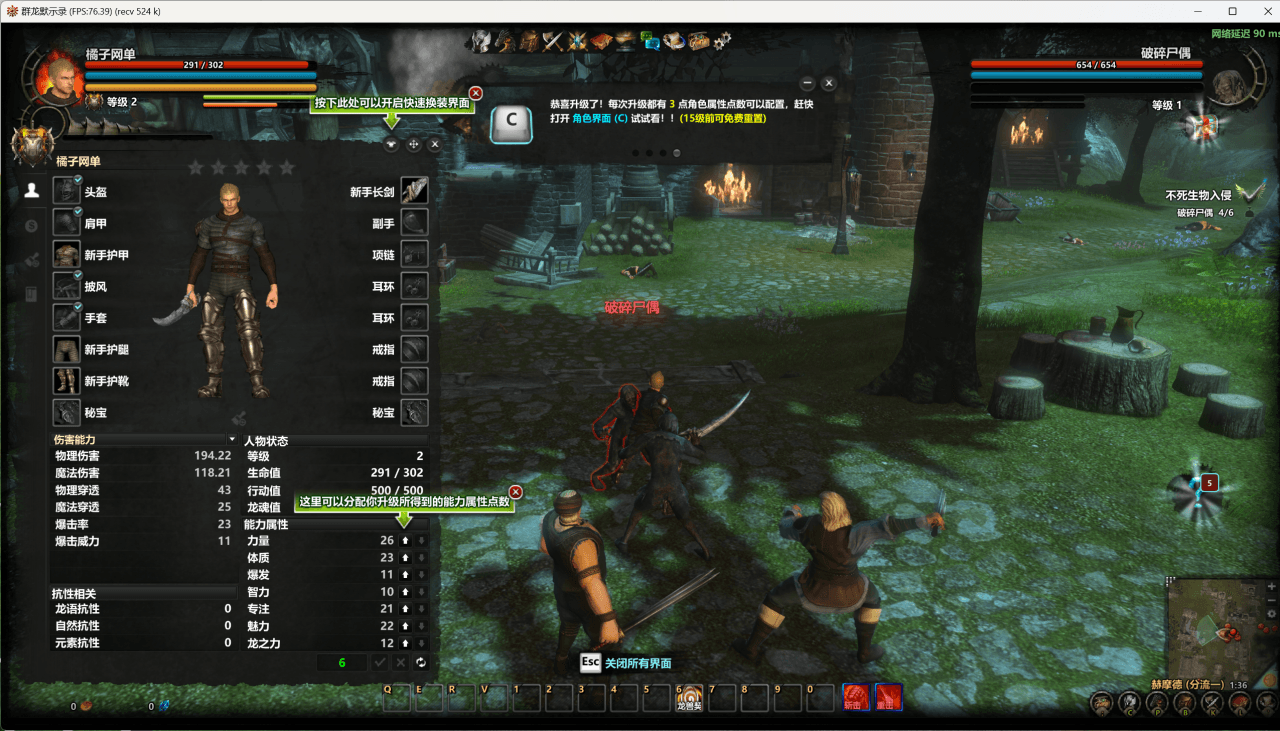
Task: Increase the 力量 attribute by one point
Action: 405,541
